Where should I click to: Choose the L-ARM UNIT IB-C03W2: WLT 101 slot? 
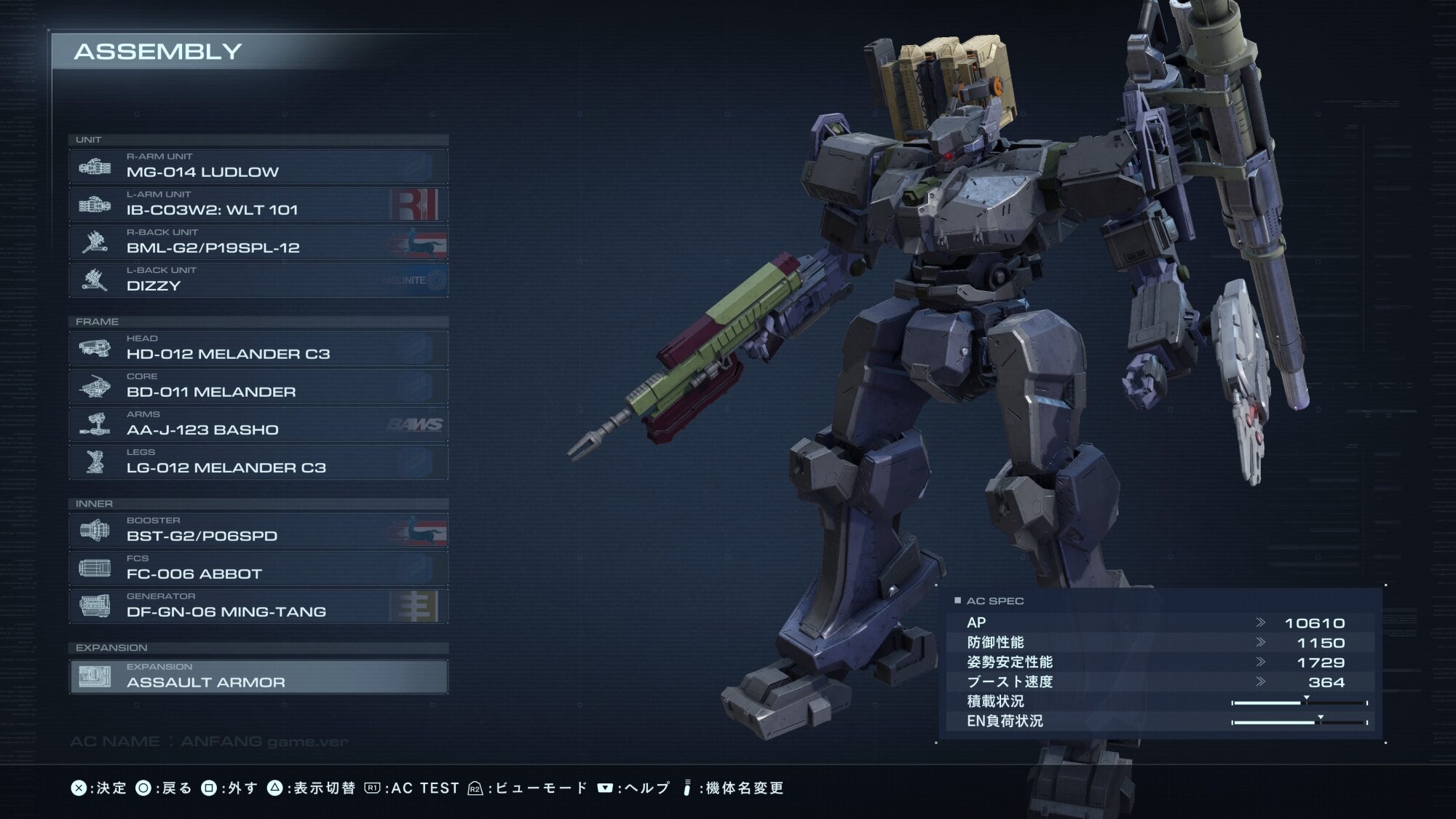coord(258,205)
